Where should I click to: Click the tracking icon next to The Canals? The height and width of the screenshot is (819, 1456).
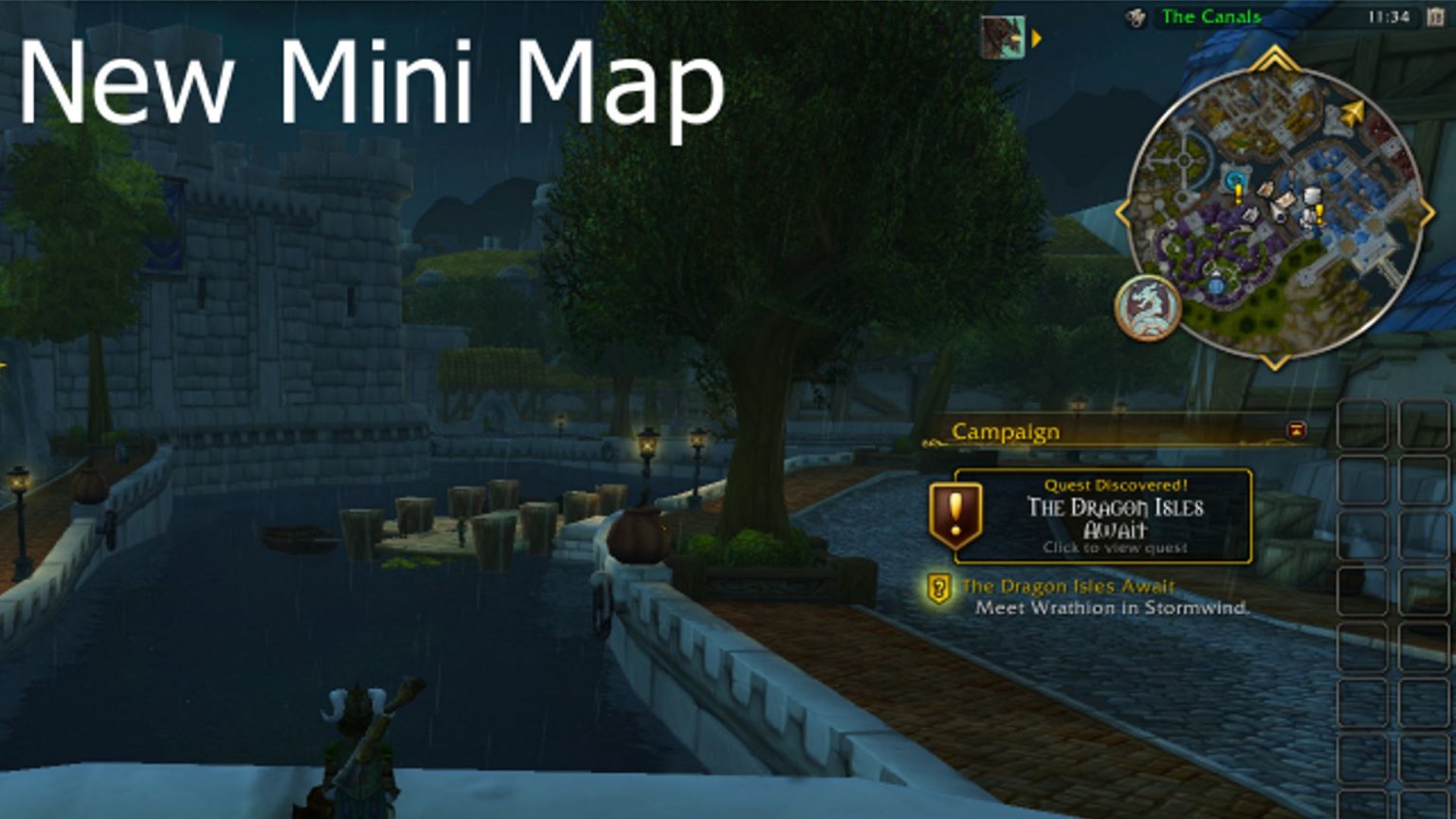click(1136, 15)
